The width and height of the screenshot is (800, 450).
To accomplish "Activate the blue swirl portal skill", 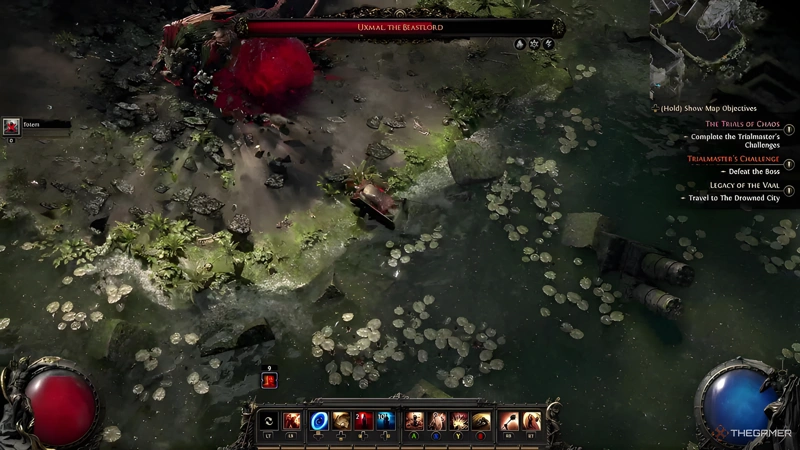I will click(x=320, y=421).
